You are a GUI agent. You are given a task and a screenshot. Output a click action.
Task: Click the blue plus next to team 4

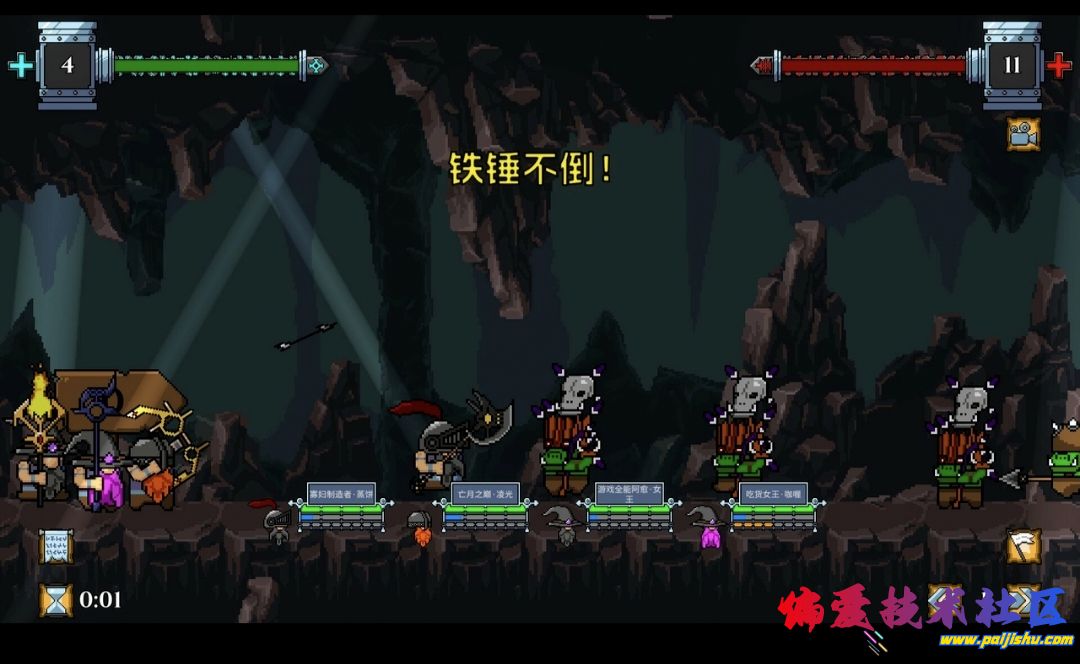[x=20, y=66]
